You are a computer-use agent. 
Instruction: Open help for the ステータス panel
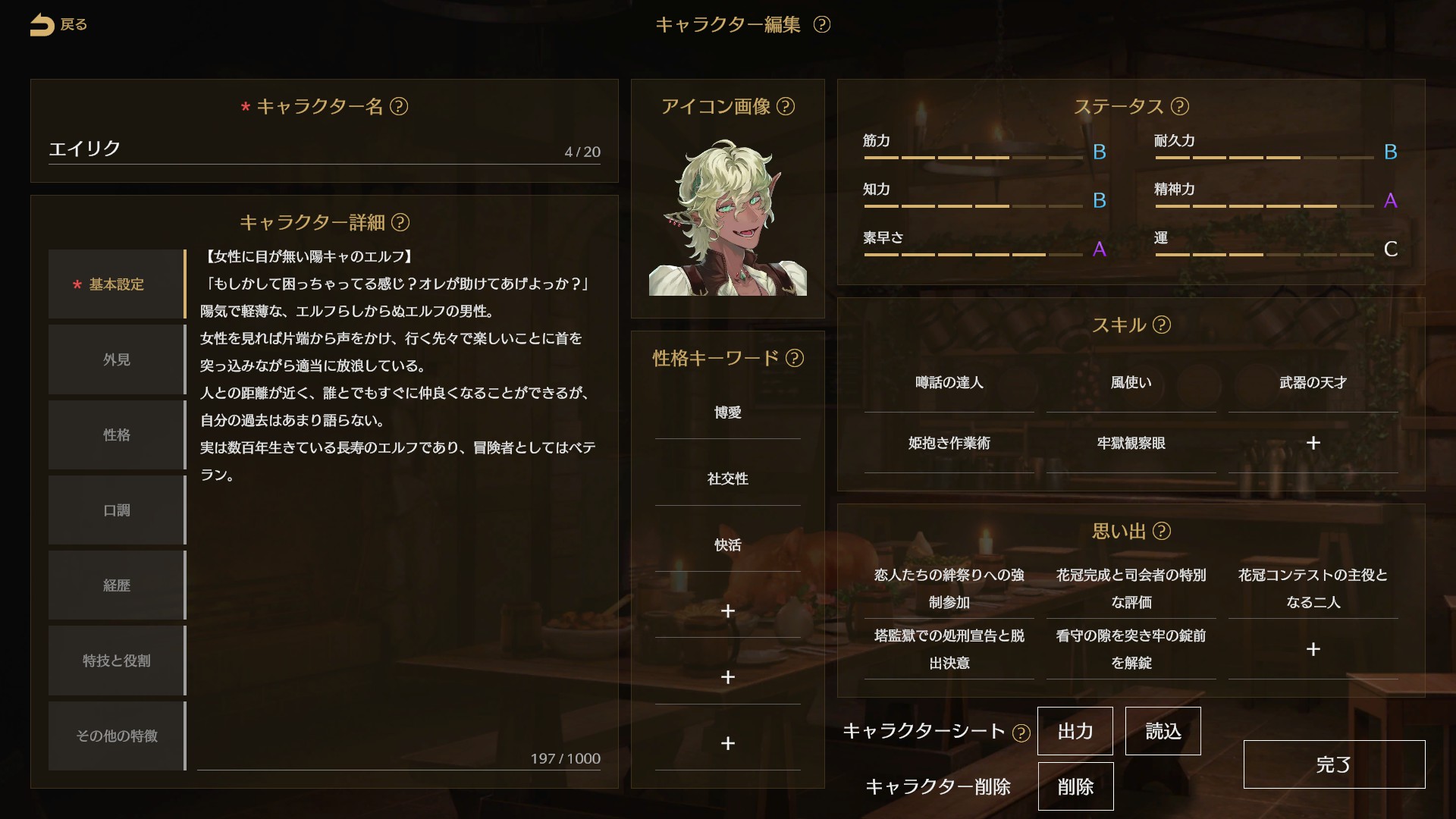(x=1181, y=107)
